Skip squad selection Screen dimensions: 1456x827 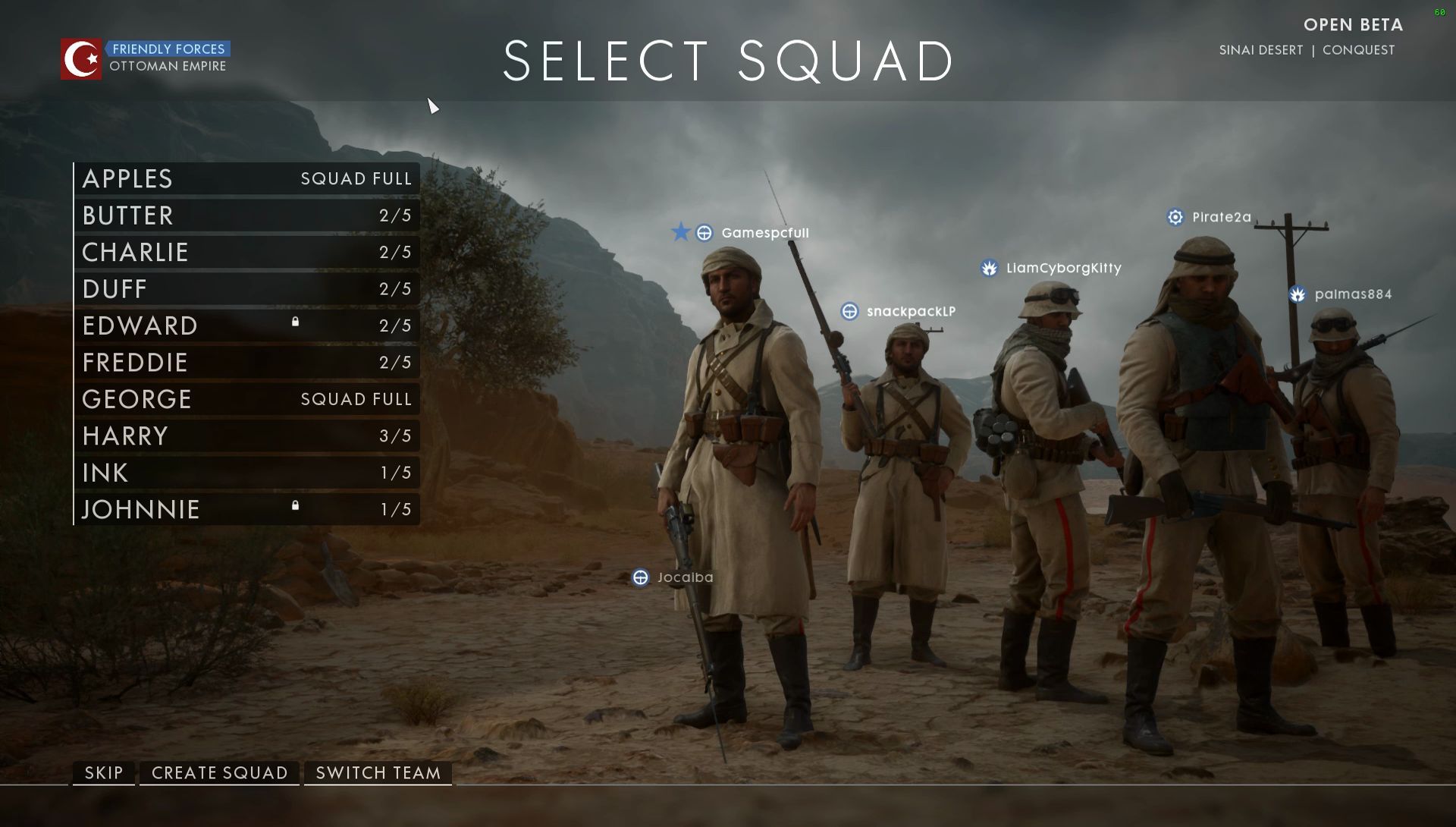(x=104, y=773)
